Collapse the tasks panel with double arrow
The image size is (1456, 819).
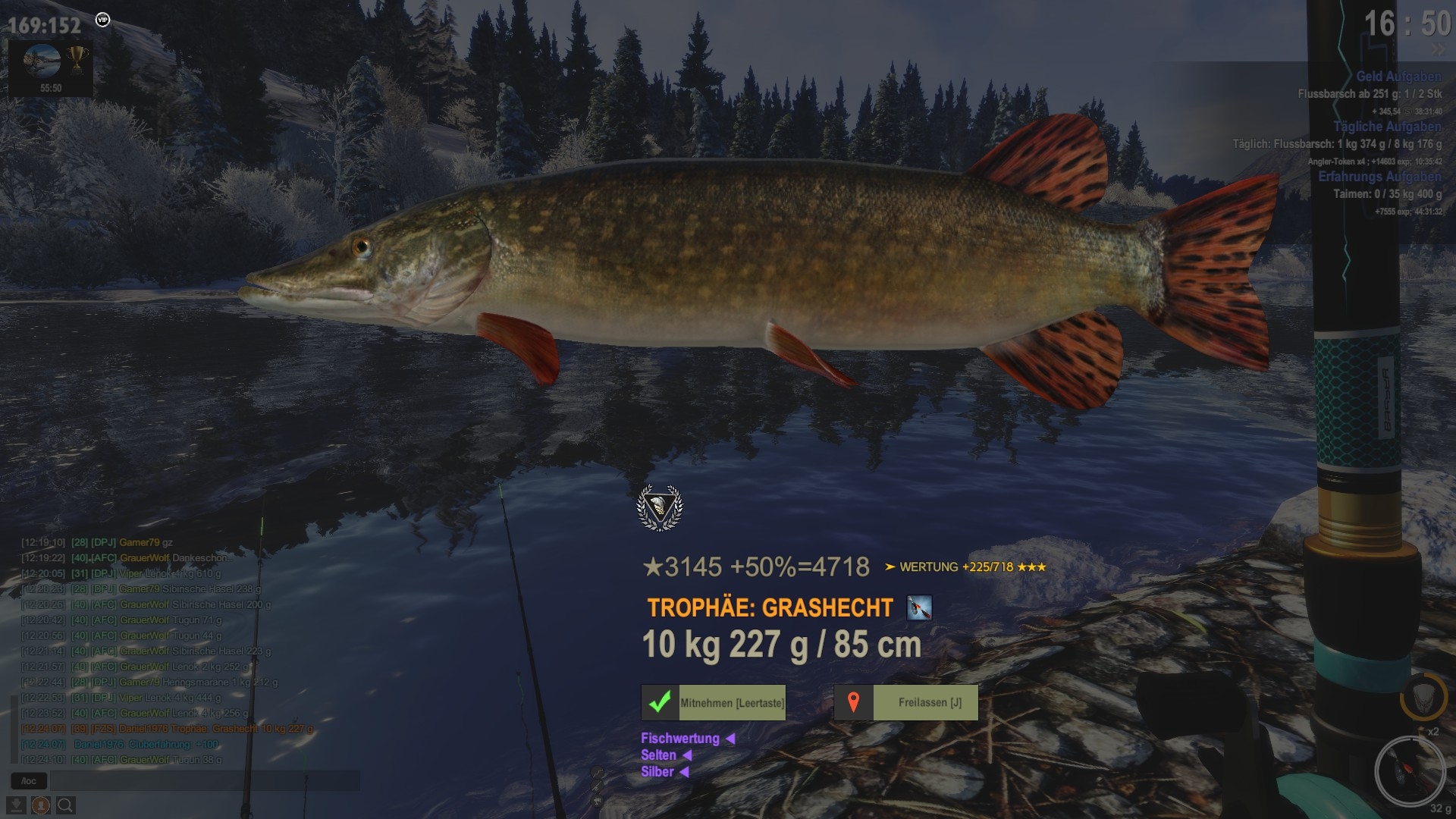1437,50
